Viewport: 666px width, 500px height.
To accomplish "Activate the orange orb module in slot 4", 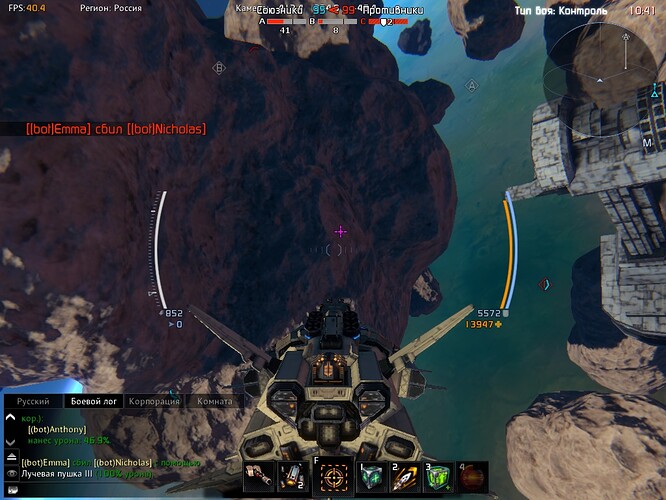I will point(472,476).
